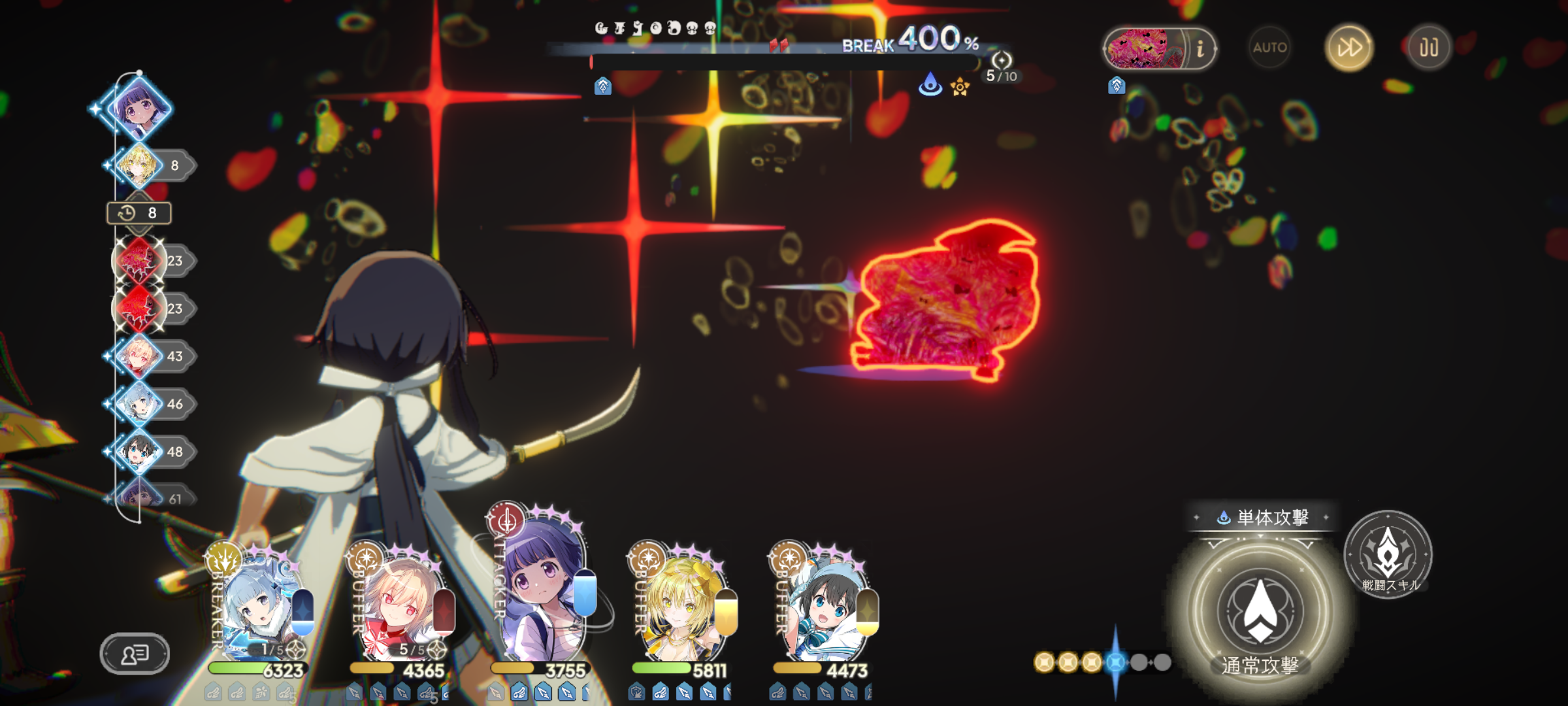Select the purple-haired ATTACKER character card
1568x706 pixels.
[542, 588]
